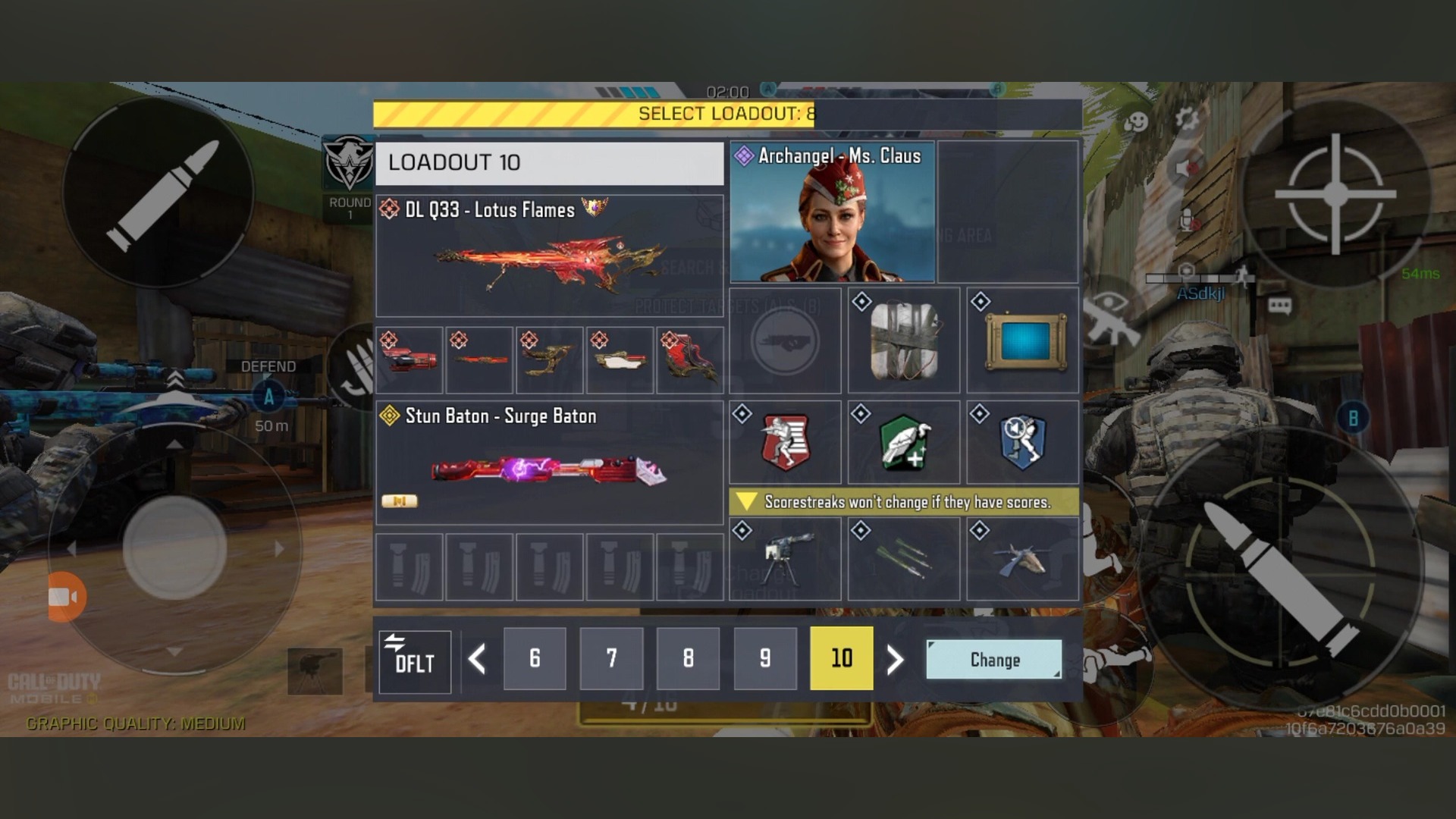Viewport: 1456px width, 819px height.
Task: Select the blue Trophy System tactical slot
Action: coord(1022,340)
